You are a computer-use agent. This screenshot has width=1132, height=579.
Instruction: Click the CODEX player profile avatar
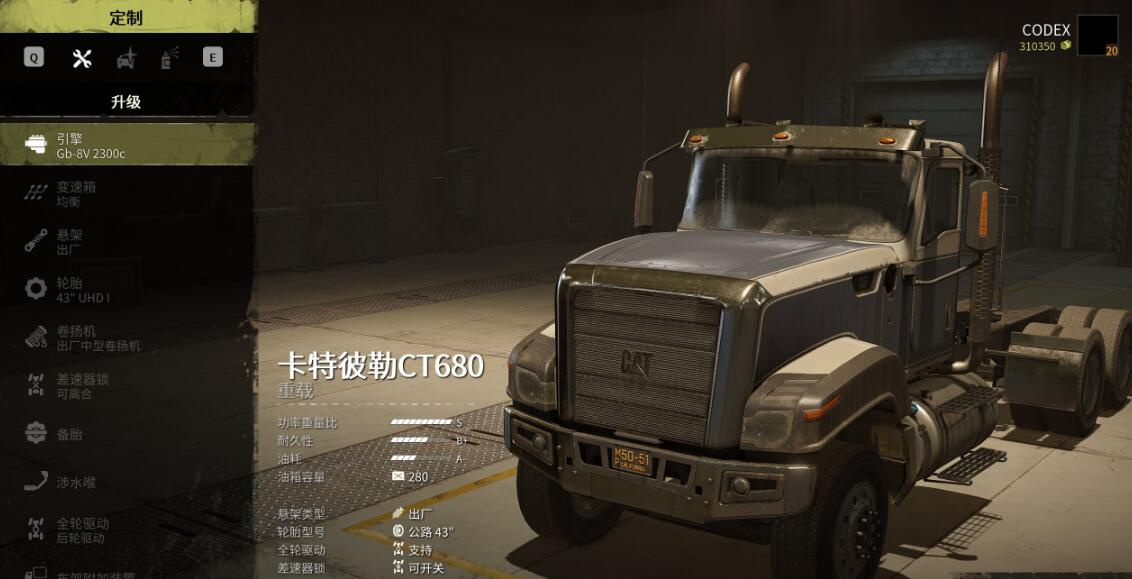pos(1097,36)
